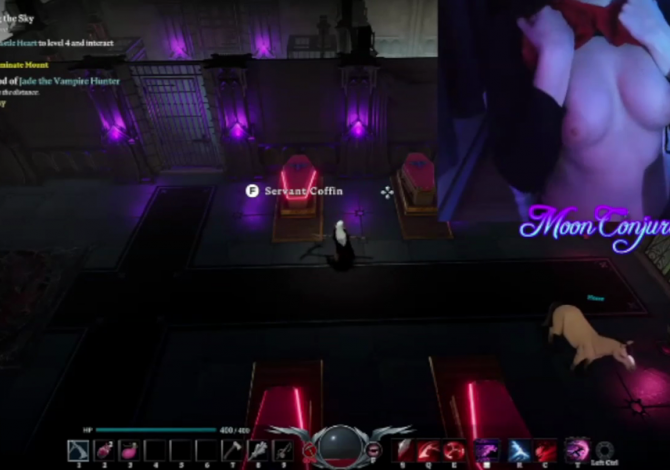Activate the purple circular ultimate ability icon

click(576, 450)
